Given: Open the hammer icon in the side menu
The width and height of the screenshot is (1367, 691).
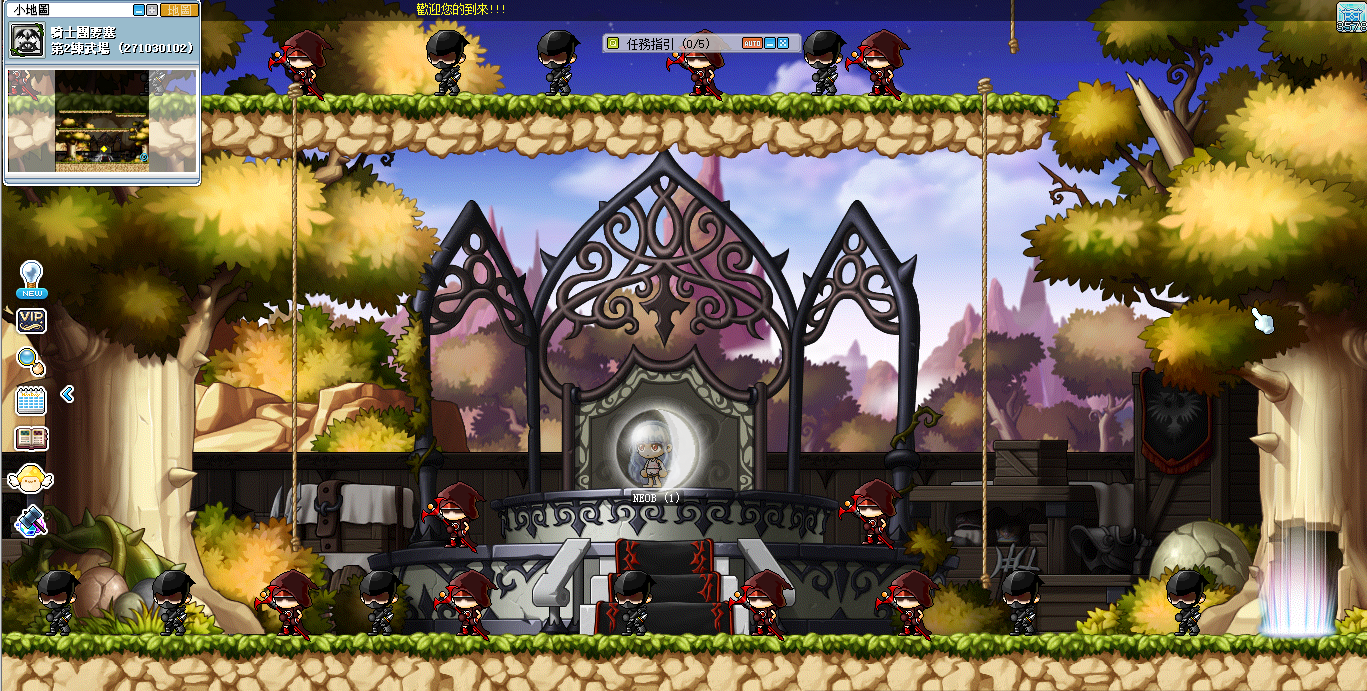Looking at the screenshot, I should [31, 520].
